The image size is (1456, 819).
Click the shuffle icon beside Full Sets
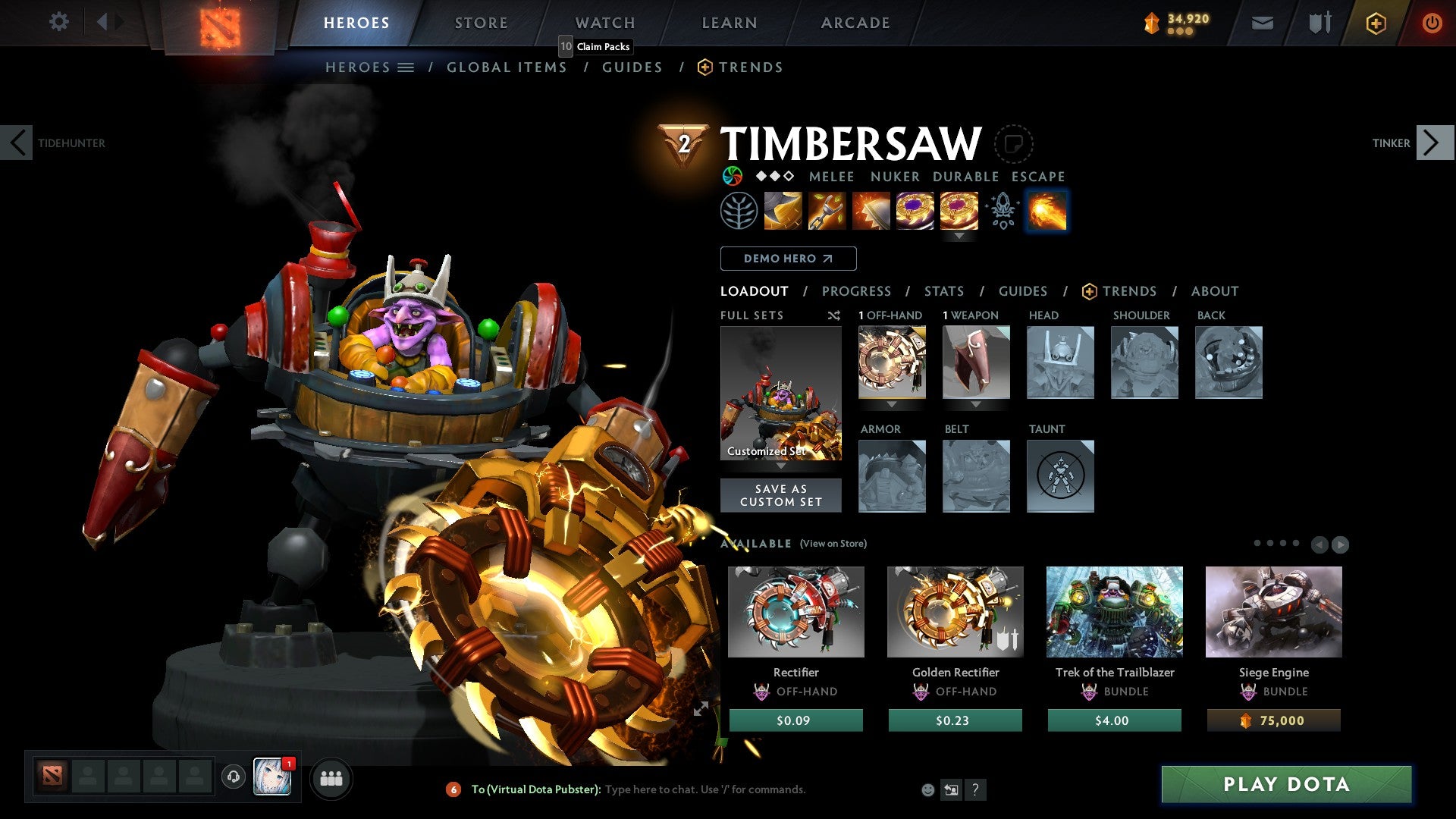click(834, 315)
